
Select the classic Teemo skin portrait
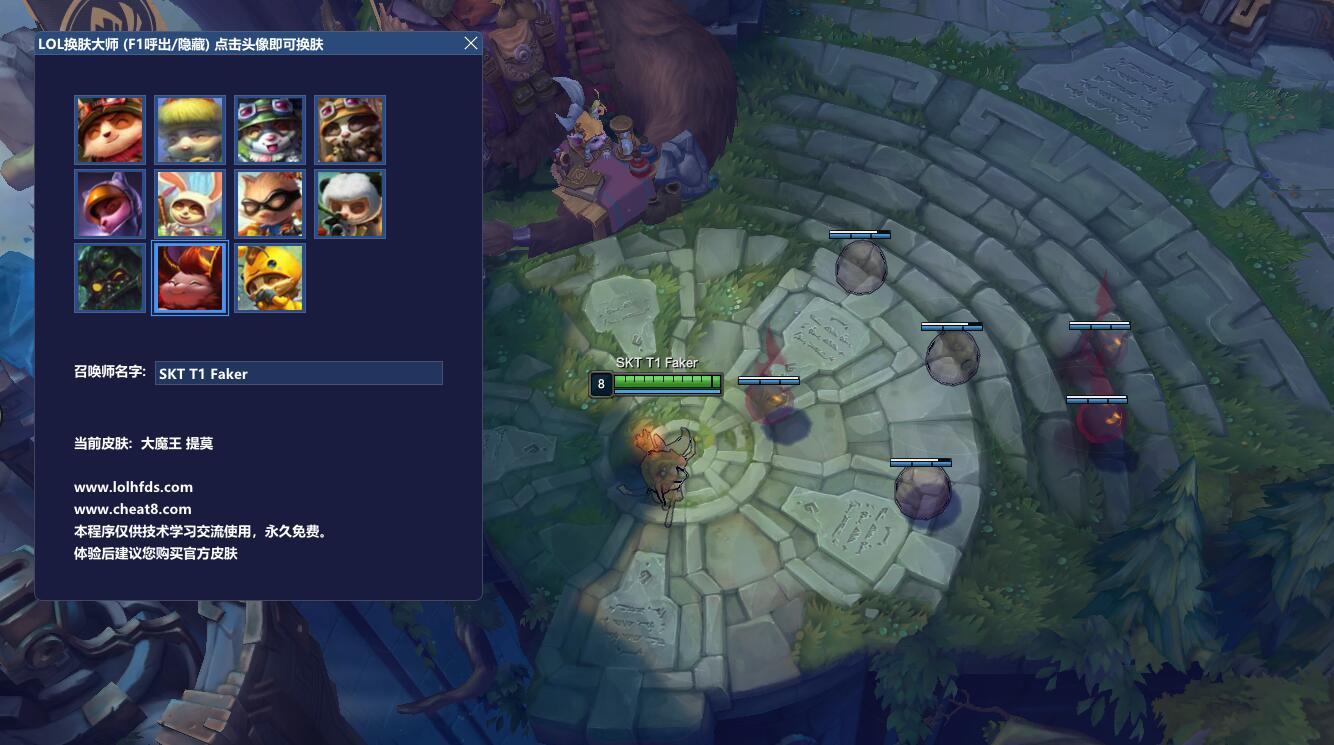(110, 130)
